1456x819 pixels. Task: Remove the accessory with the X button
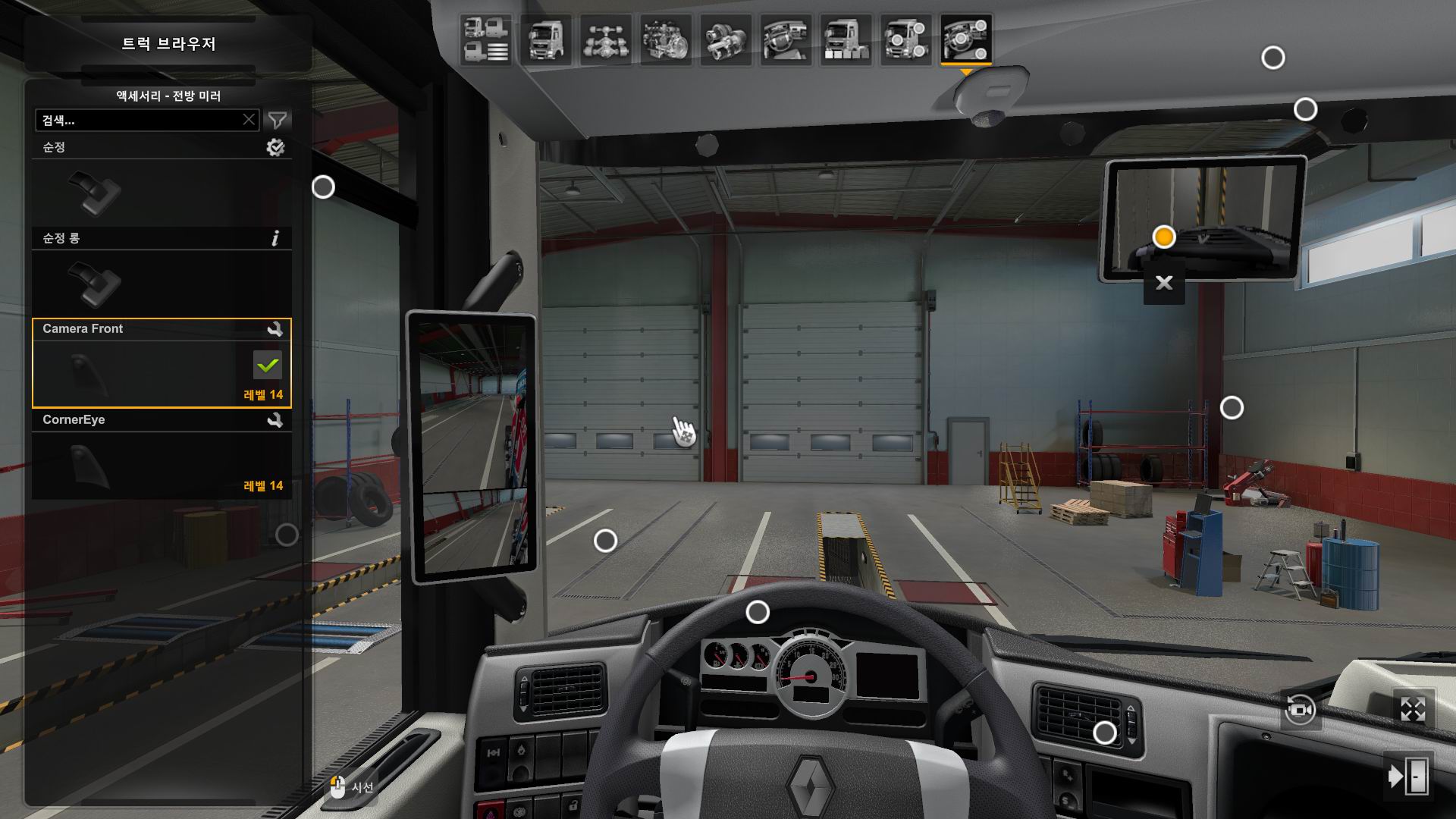1164,284
